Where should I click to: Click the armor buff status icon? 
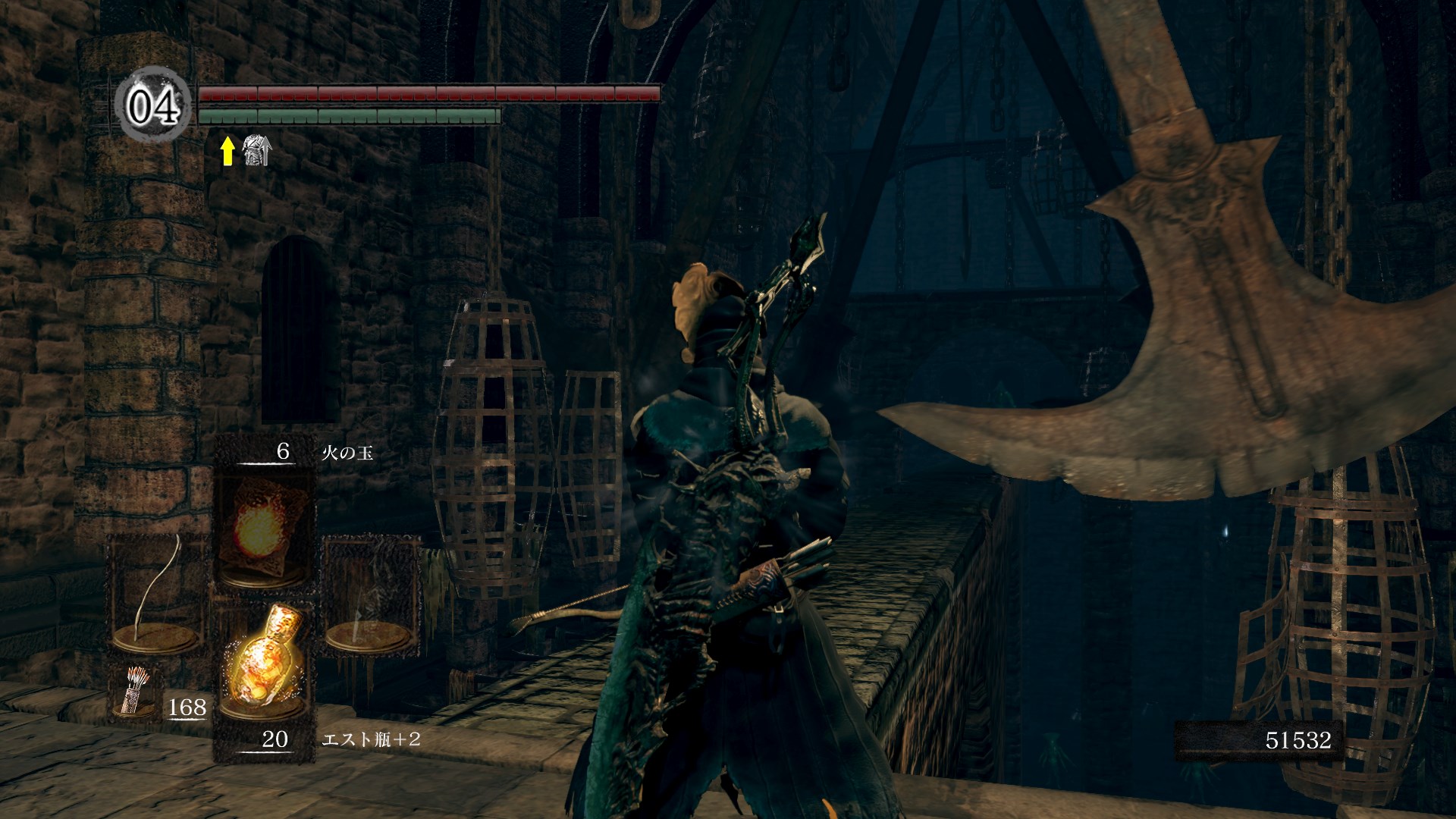point(256,151)
